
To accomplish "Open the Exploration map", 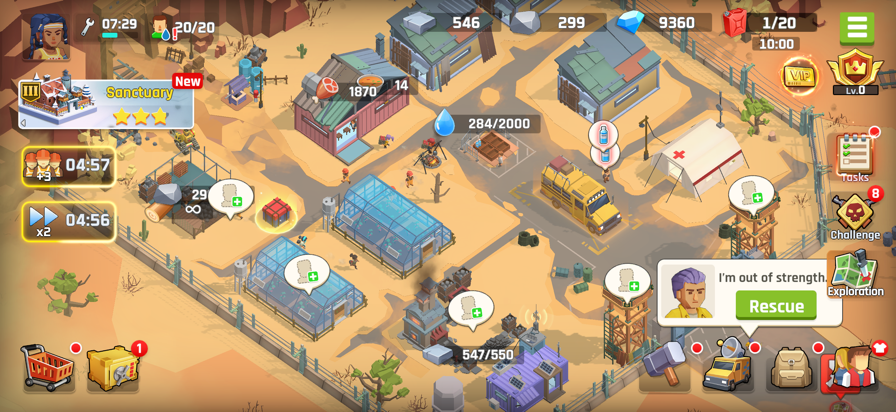I will (x=854, y=273).
